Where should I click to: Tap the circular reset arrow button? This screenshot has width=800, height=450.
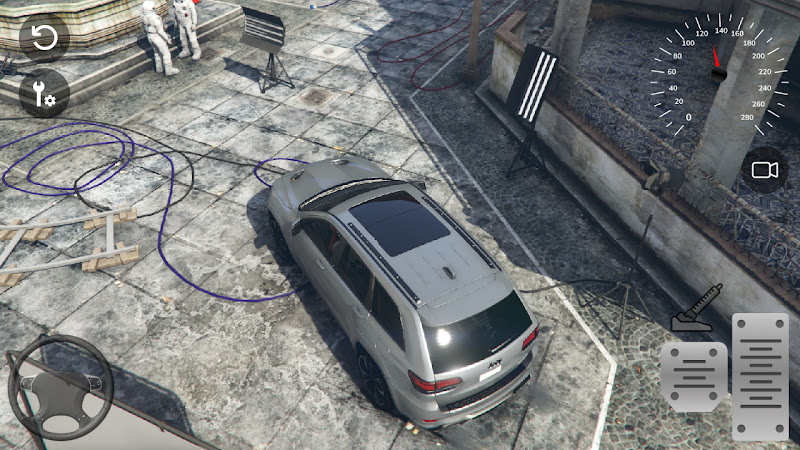(x=44, y=38)
